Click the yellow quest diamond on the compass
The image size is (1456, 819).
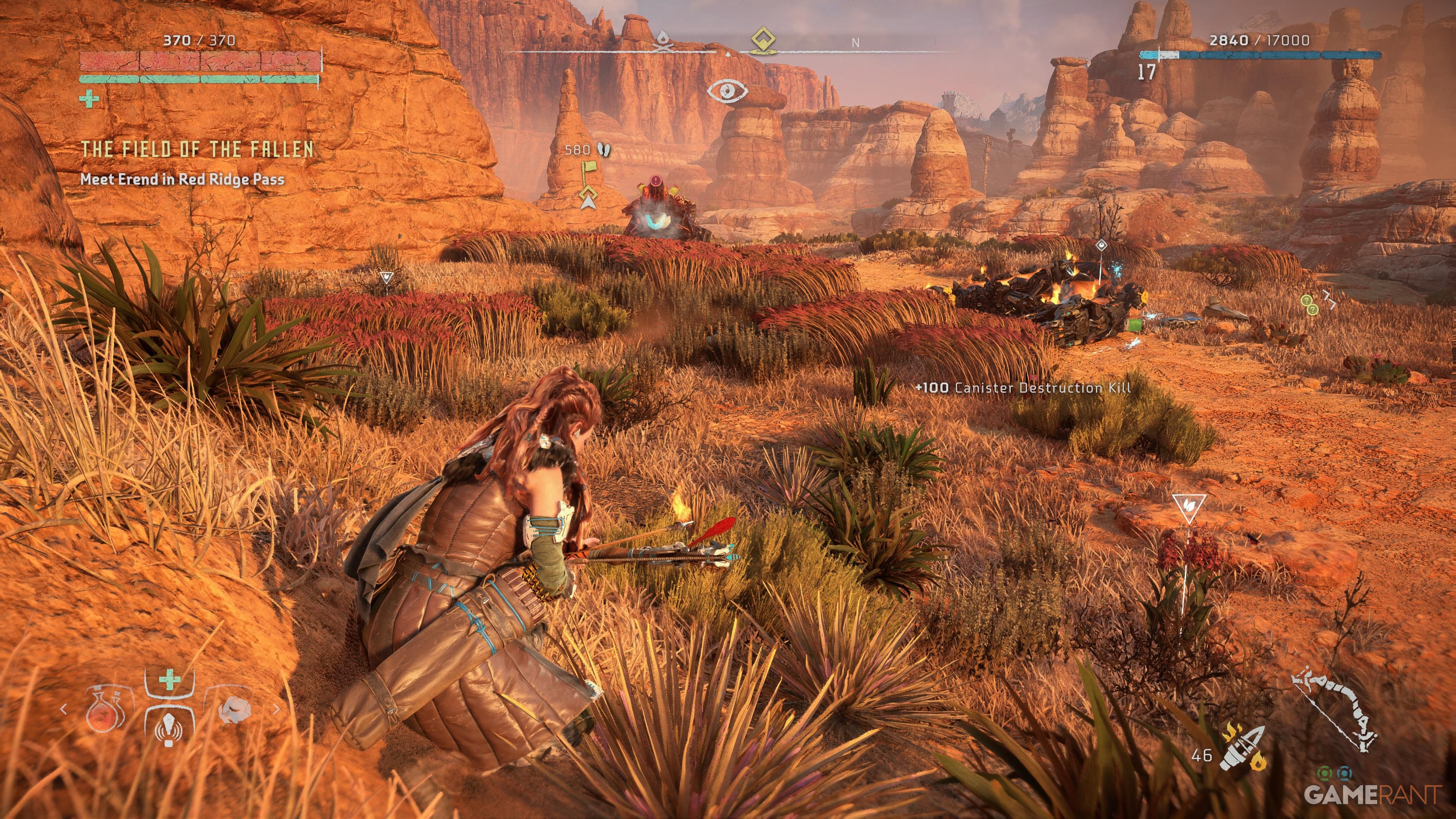coord(763,39)
